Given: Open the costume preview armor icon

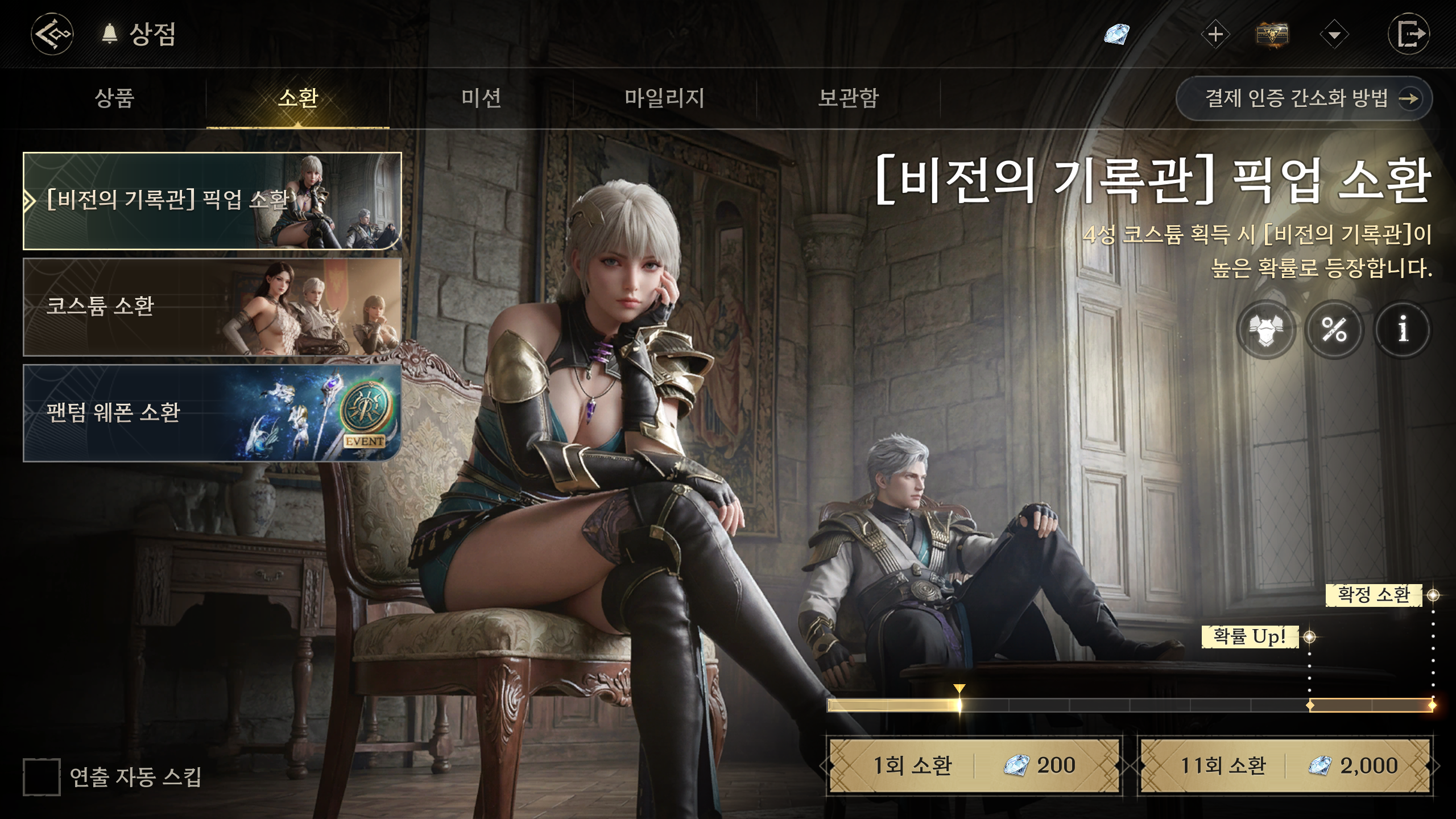Looking at the screenshot, I should [x=1266, y=329].
